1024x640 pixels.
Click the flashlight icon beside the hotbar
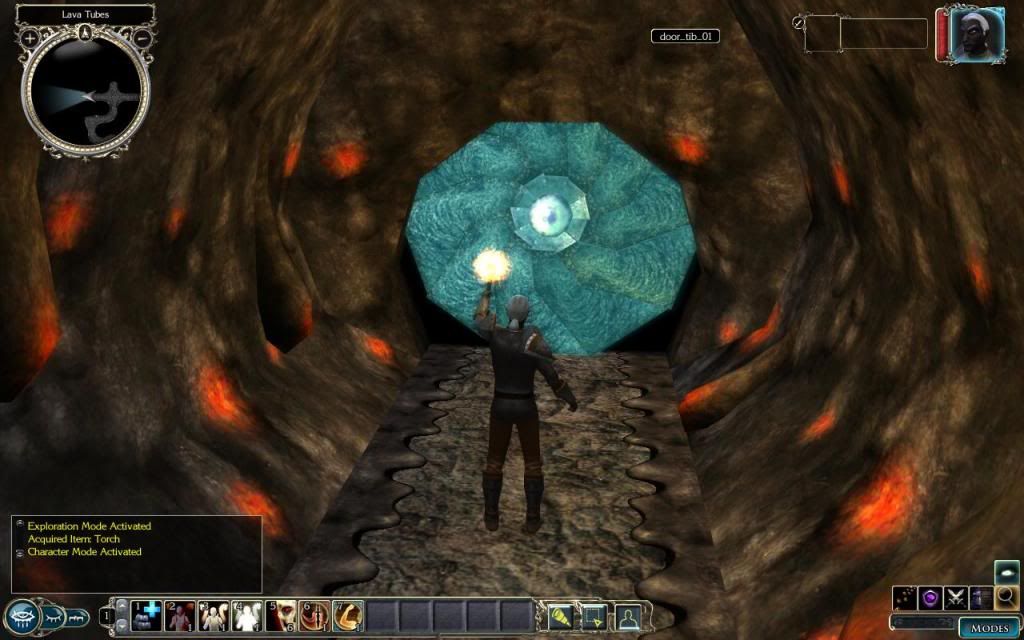[x=561, y=616]
